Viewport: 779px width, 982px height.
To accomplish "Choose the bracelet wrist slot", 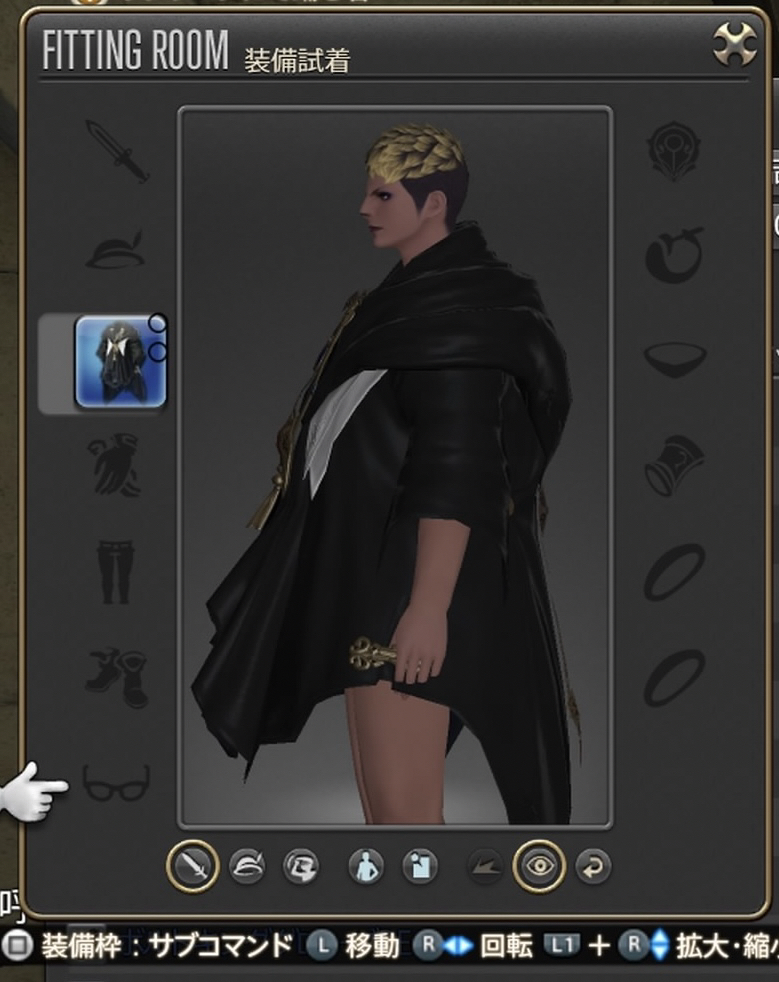I will 674,465.
